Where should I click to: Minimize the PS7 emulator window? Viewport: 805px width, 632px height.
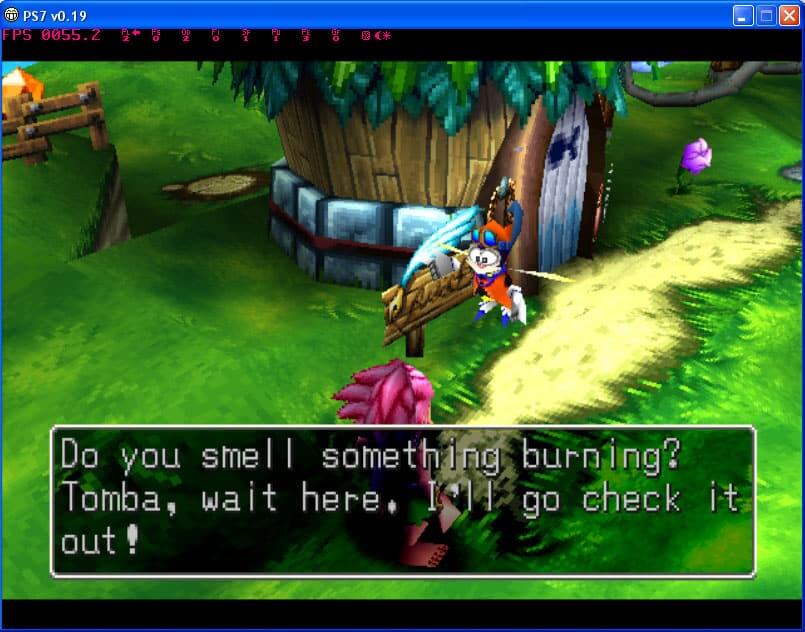tap(743, 15)
